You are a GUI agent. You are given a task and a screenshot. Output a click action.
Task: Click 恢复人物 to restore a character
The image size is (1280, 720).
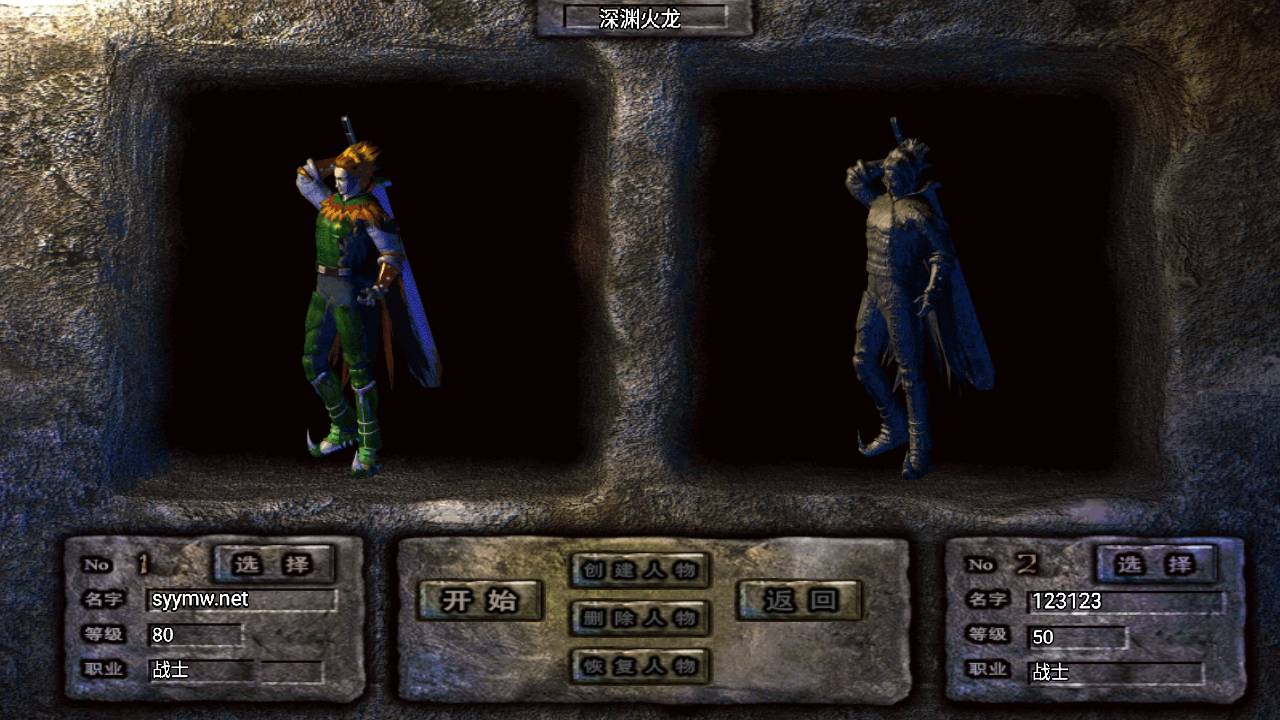point(638,668)
